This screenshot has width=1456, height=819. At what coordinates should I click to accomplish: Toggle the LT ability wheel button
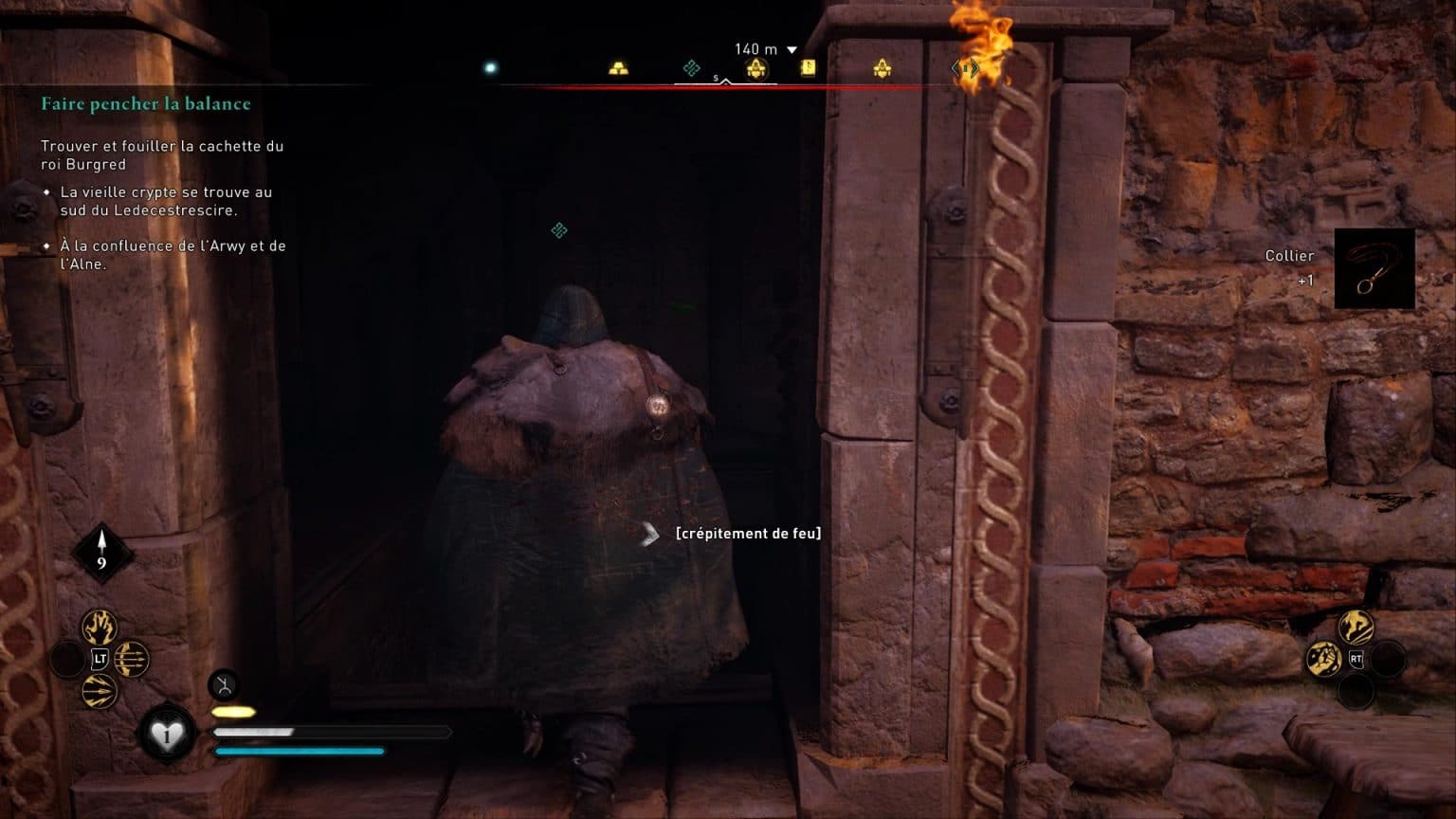99,658
